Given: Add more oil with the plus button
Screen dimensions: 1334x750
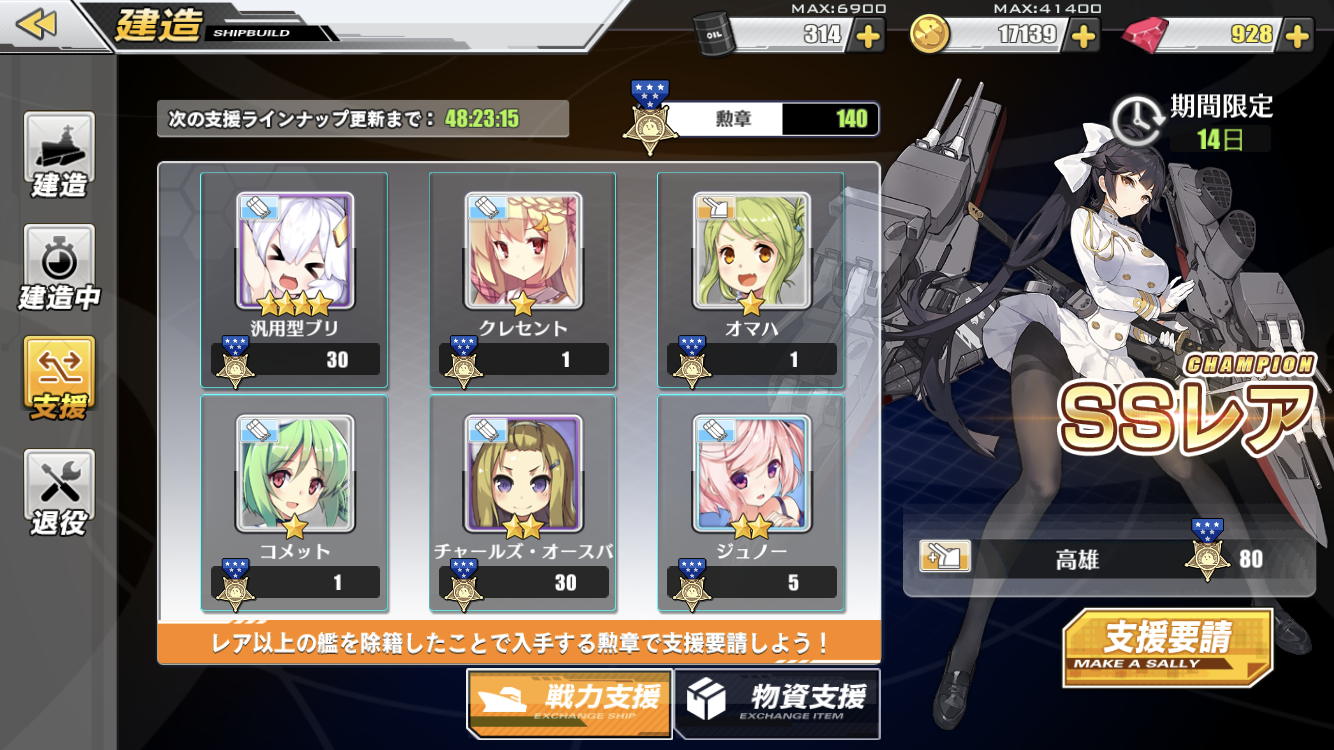Looking at the screenshot, I should [867, 36].
